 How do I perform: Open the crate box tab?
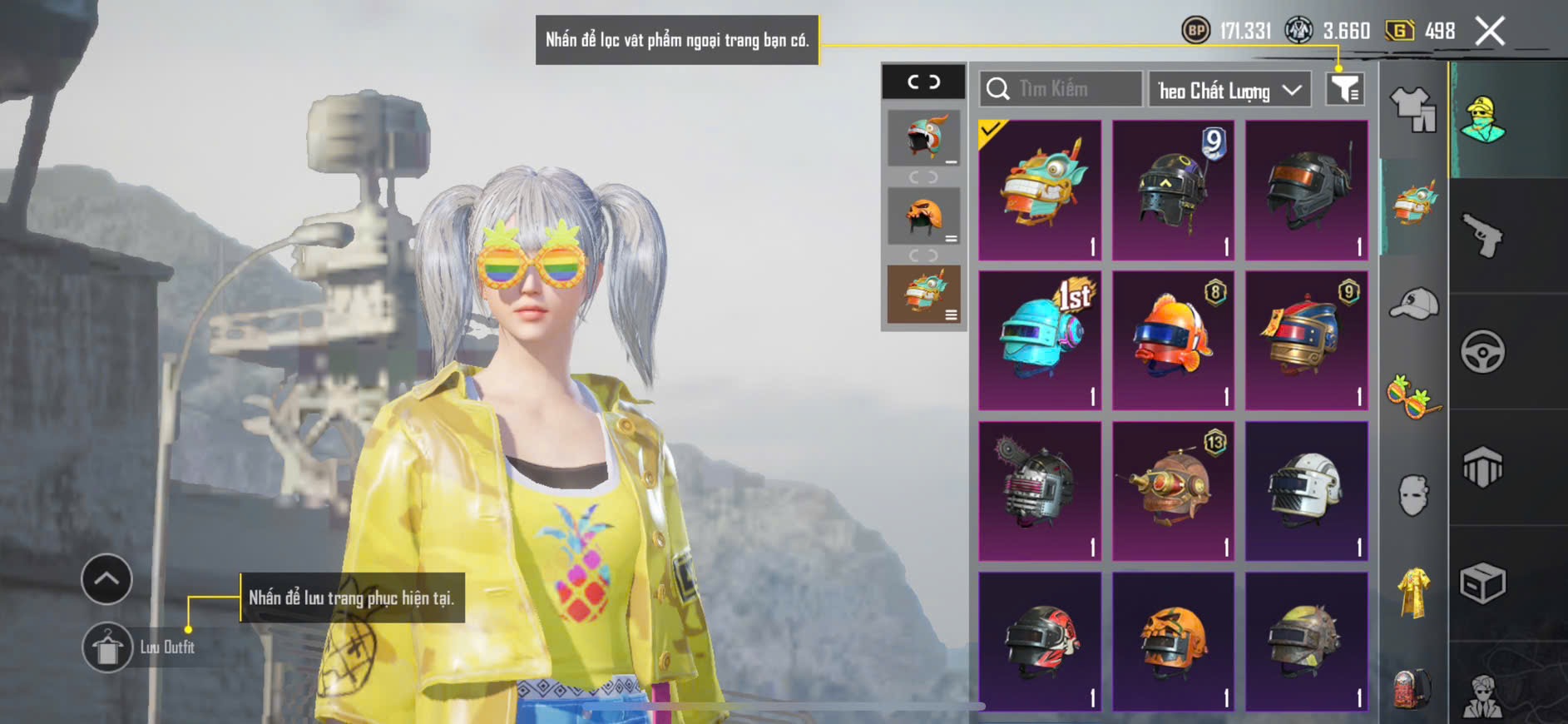[x=1483, y=583]
